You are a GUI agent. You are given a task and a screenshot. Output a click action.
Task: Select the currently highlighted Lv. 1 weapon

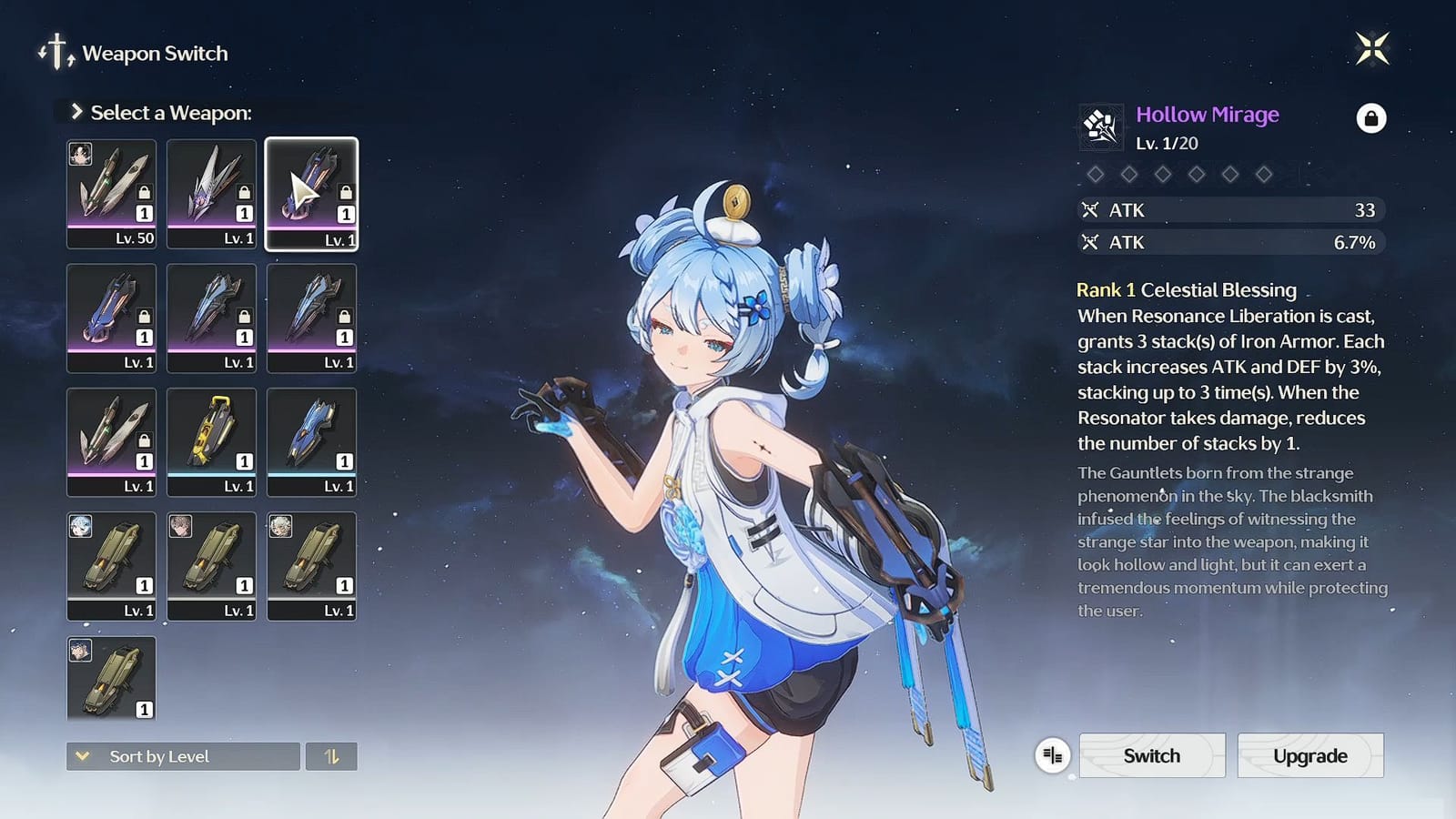click(312, 194)
